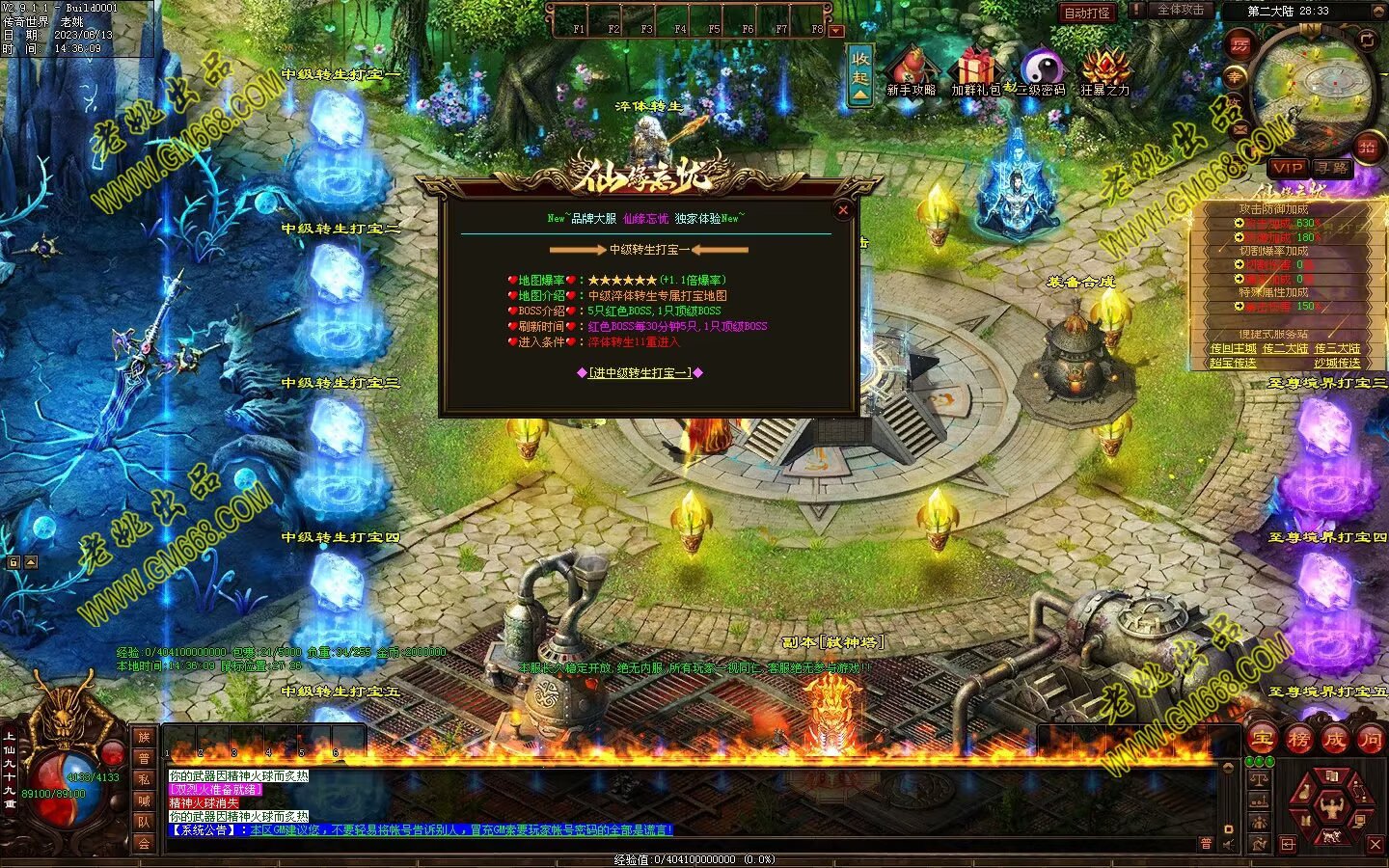
Task: Toggle the 自动打怪 auto-fight button
Action: 1087,13
